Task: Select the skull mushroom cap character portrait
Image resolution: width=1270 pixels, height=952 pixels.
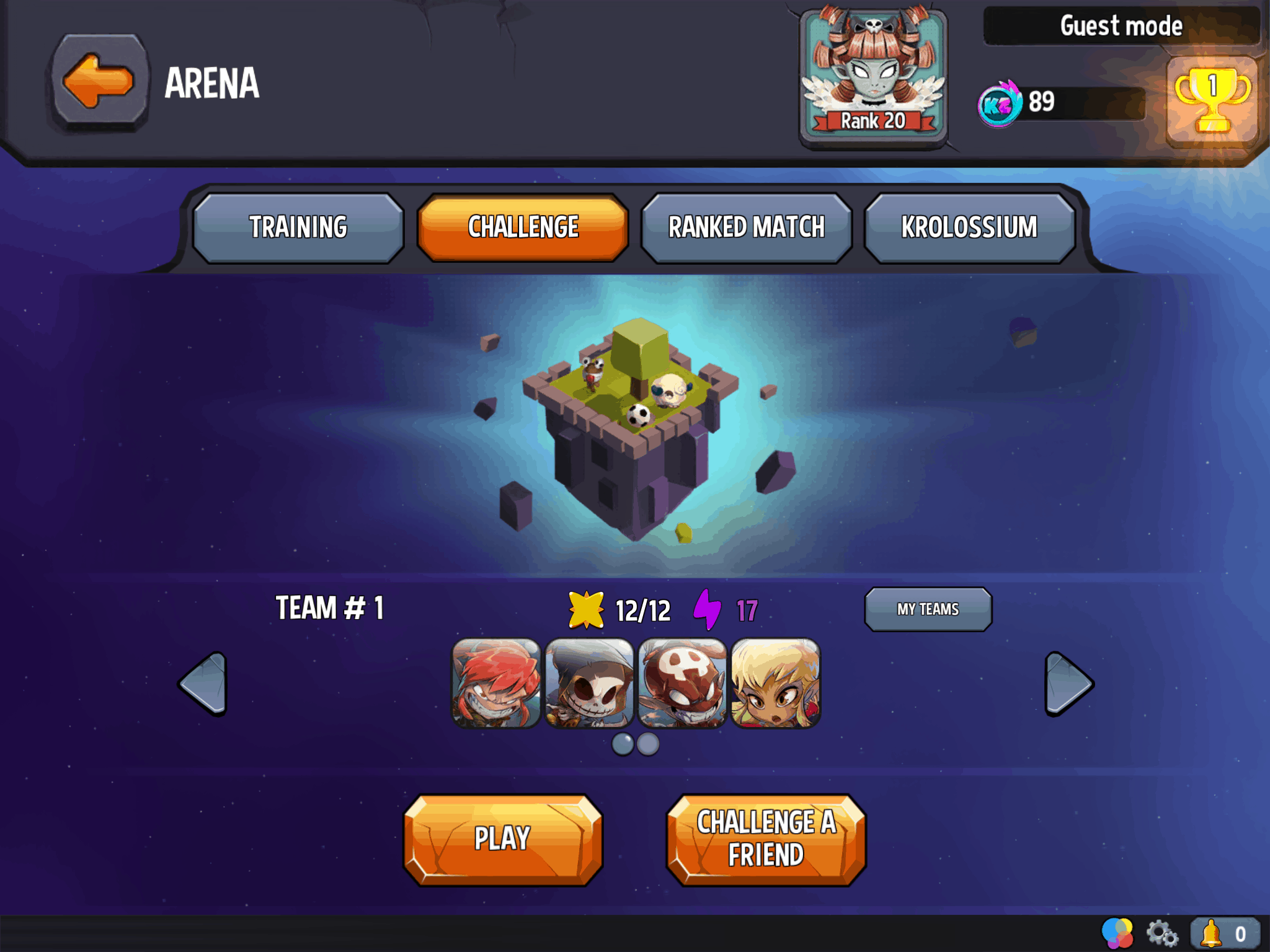Action: (682, 683)
